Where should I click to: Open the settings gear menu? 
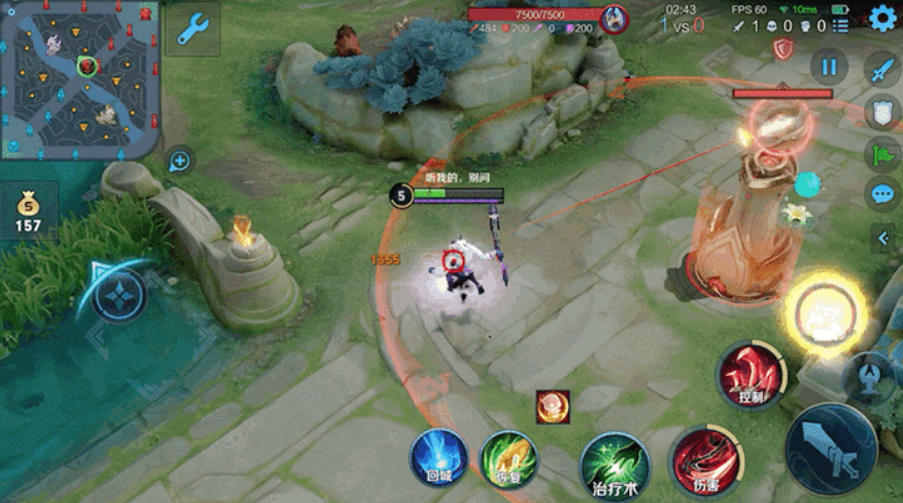(x=882, y=18)
